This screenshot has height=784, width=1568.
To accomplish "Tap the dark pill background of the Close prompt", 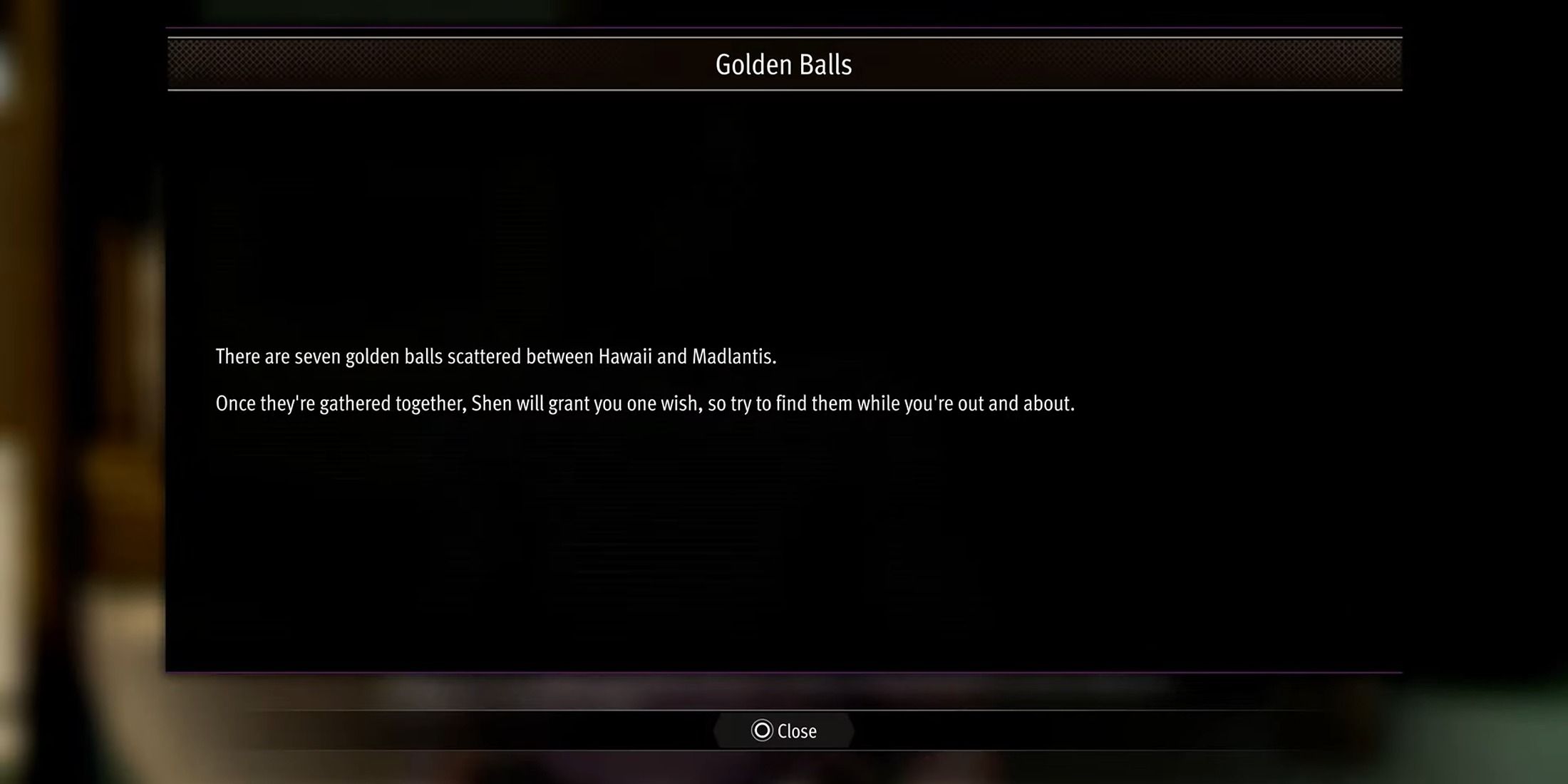I will (x=784, y=731).
